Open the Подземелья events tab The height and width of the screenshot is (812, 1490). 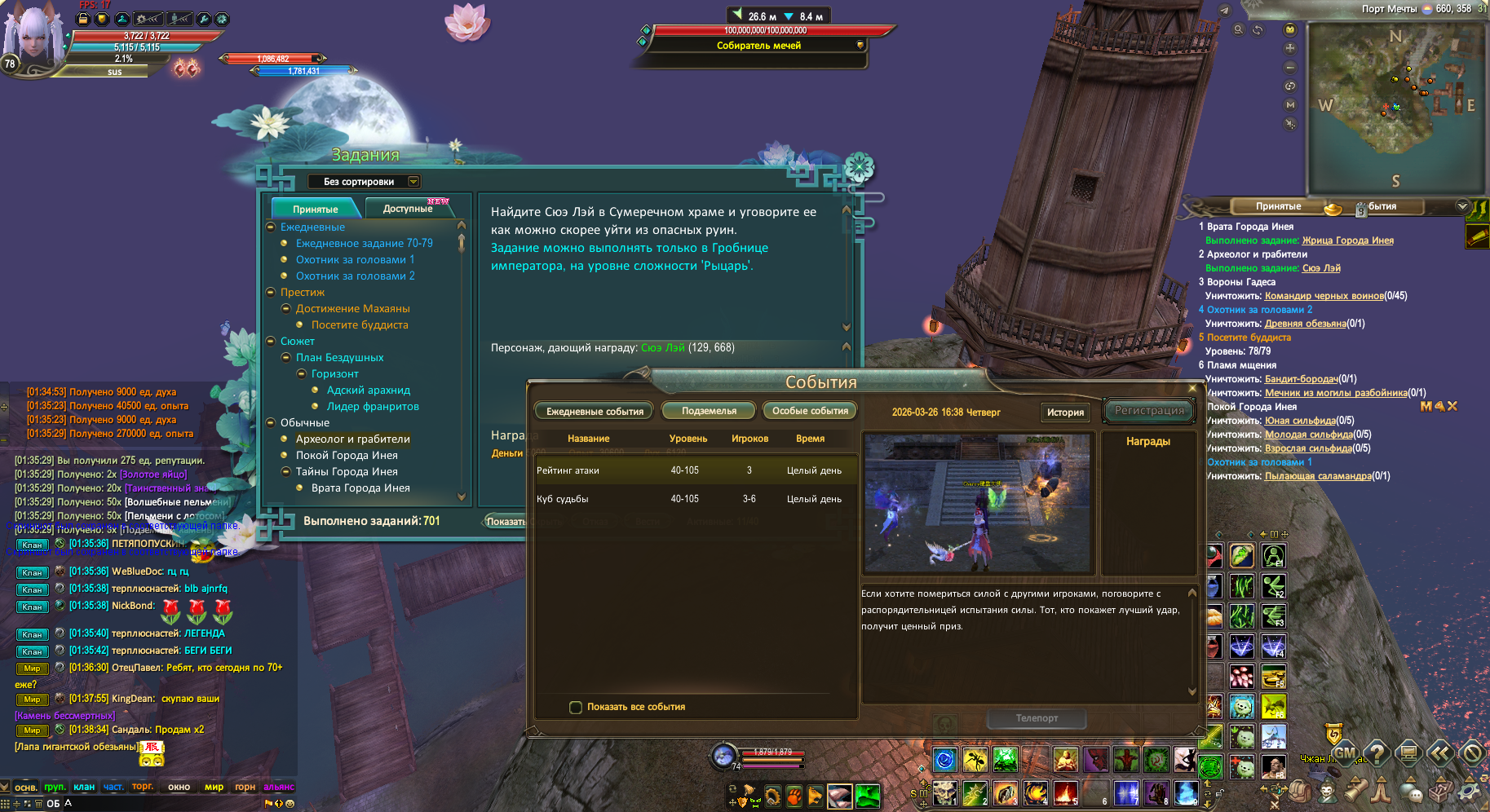pos(709,411)
